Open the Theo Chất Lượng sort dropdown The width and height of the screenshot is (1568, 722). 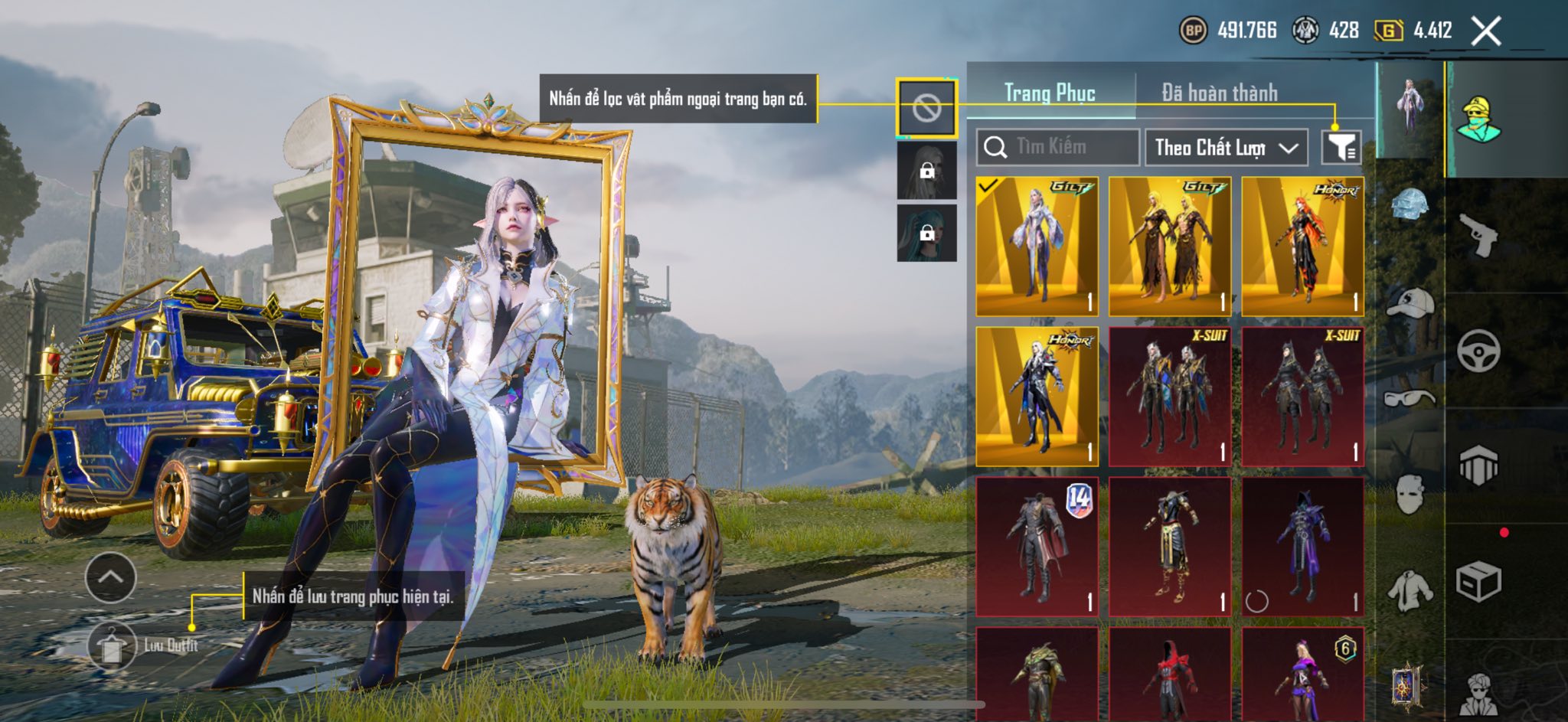(x=1226, y=147)
